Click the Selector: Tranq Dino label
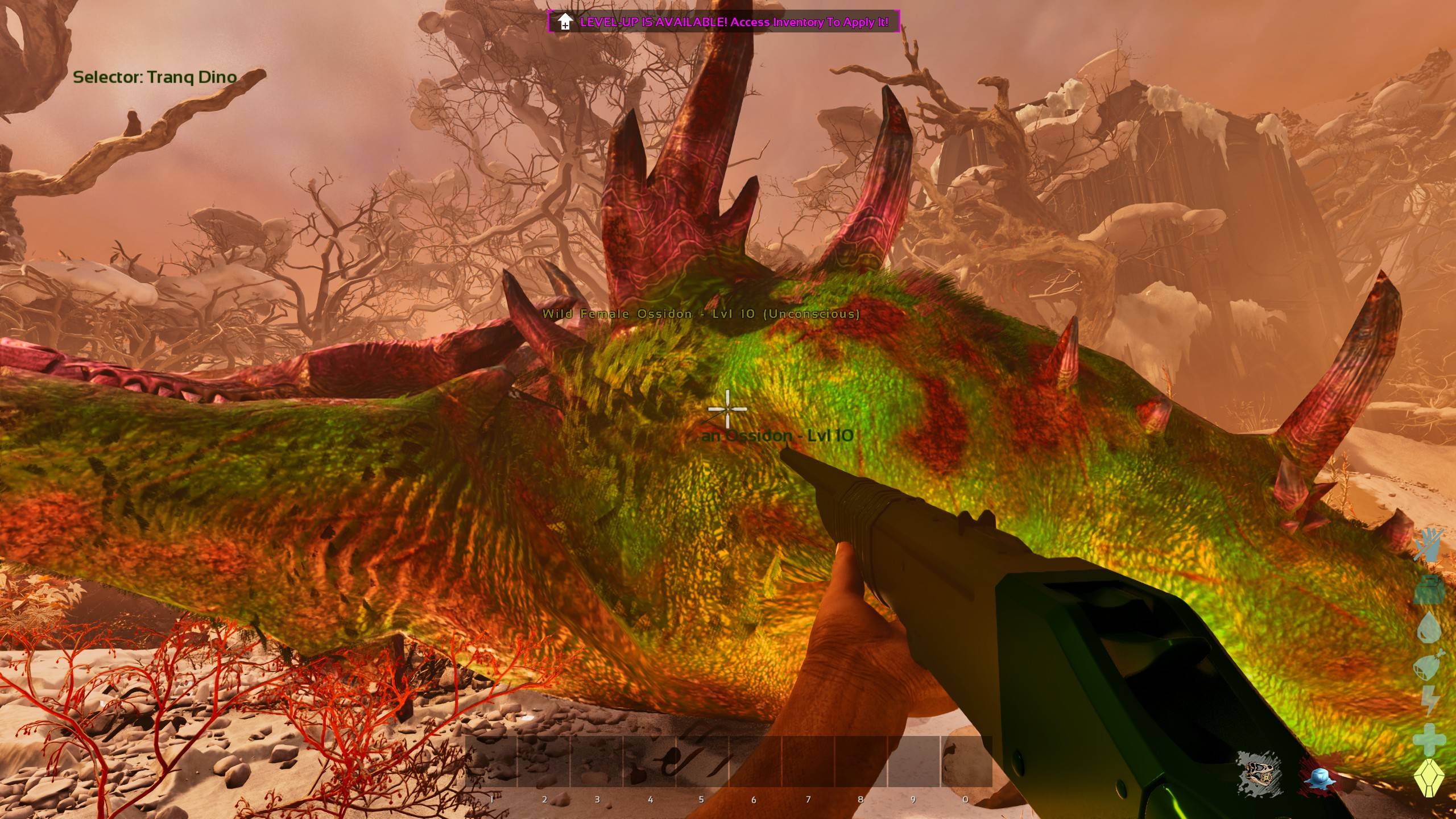 click(155, 77)
